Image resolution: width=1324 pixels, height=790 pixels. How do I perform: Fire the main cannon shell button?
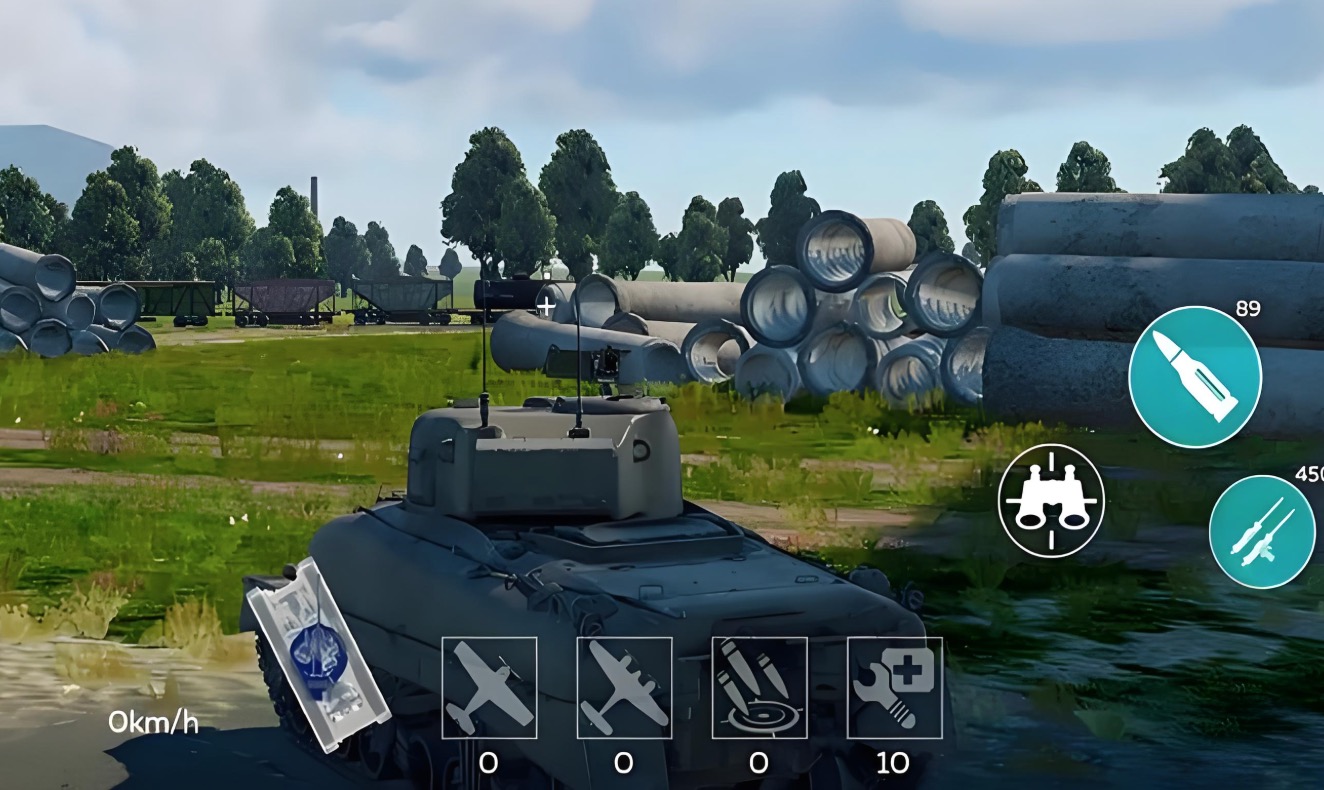pyautogui.click(x=1194, y=376)
